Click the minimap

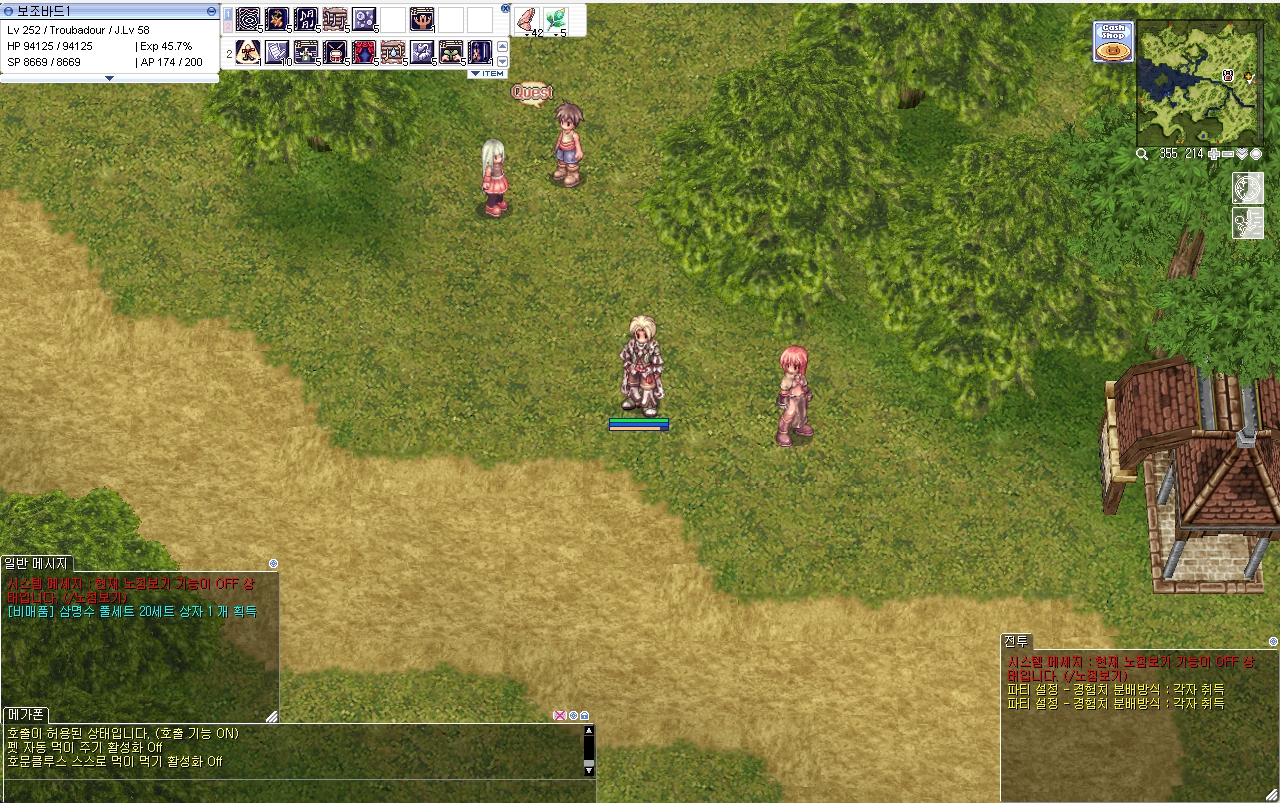[x=1199, y=83]
